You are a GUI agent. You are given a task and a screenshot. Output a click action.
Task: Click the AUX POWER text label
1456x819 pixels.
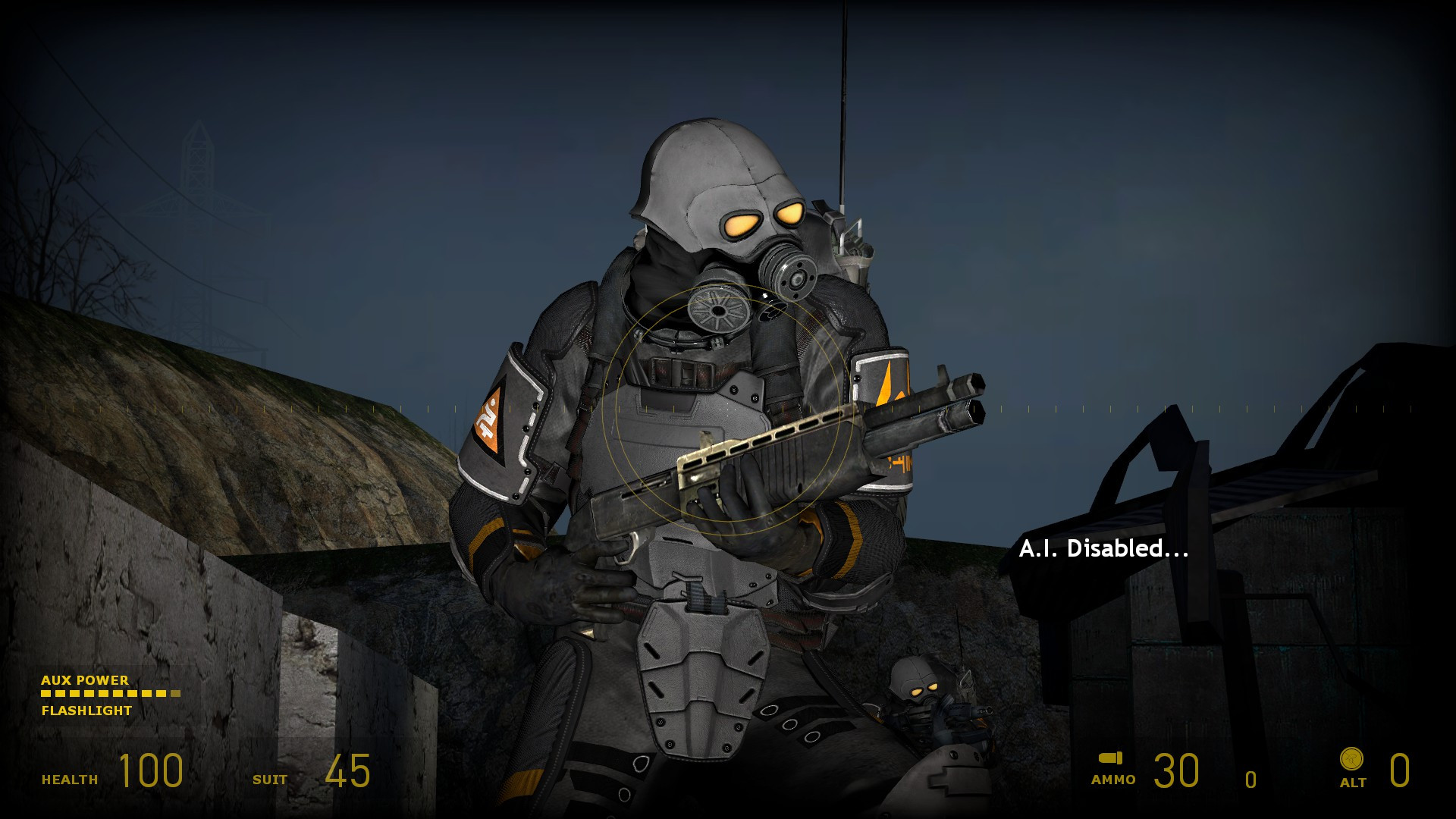click(x=86, y=681)
